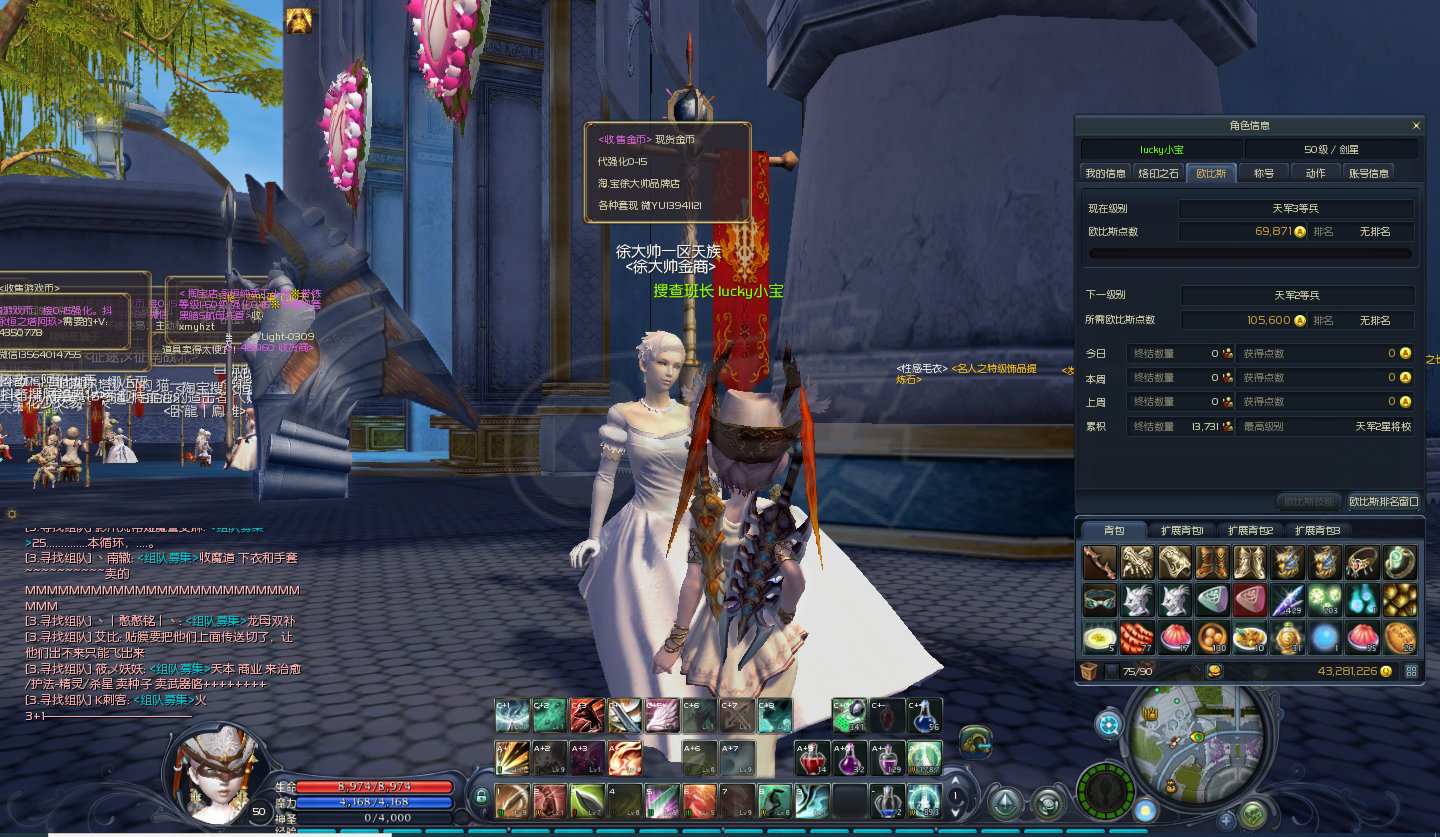Select the red branch weapon in inventory
Image resolution: width=1440 pixels, height=837 pixels.
(x=1100, y=563)
